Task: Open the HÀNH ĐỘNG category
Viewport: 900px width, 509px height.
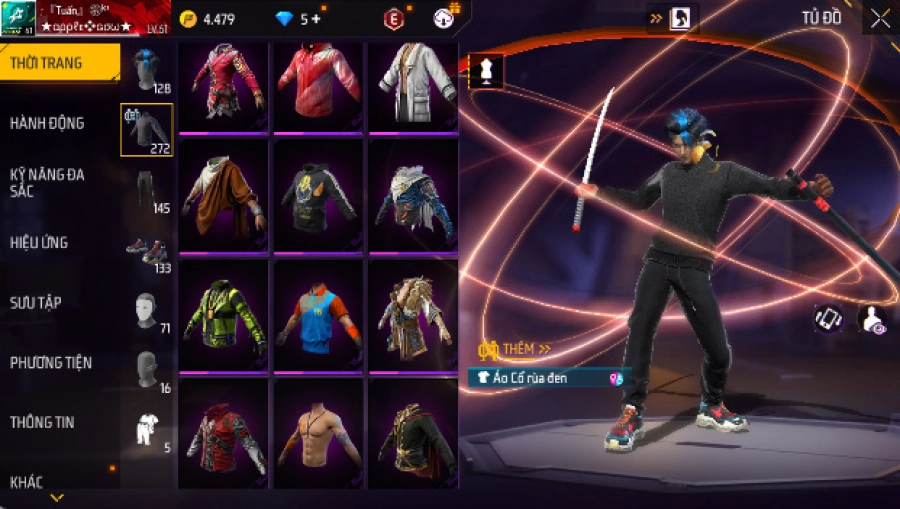Action: coord(47,123)
